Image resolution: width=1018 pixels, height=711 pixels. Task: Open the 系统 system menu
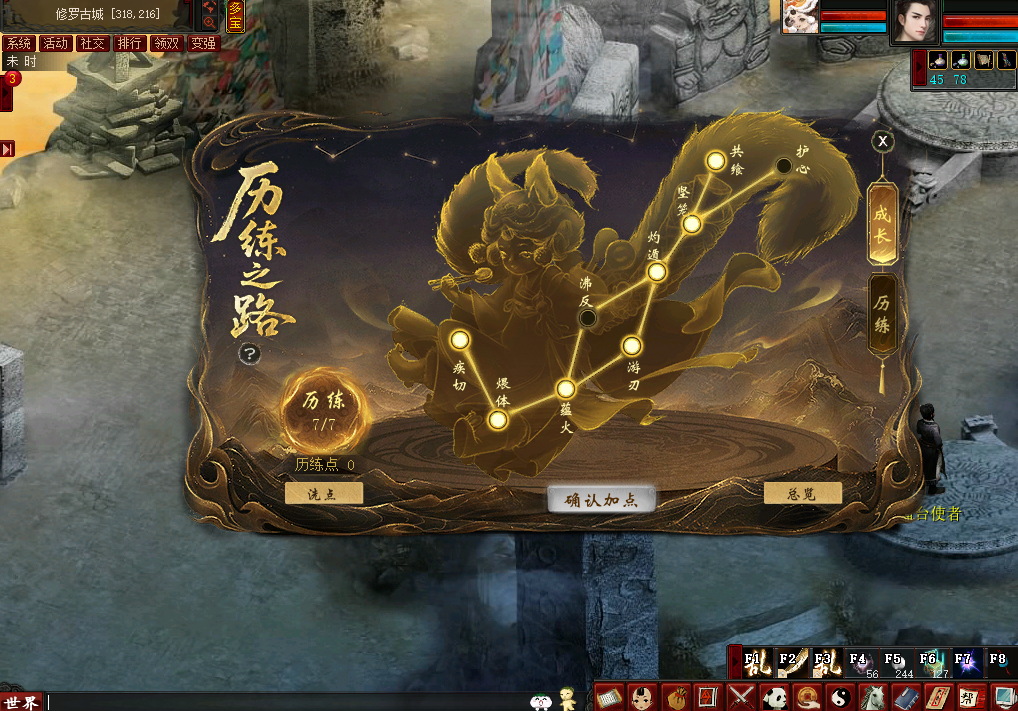18,43
